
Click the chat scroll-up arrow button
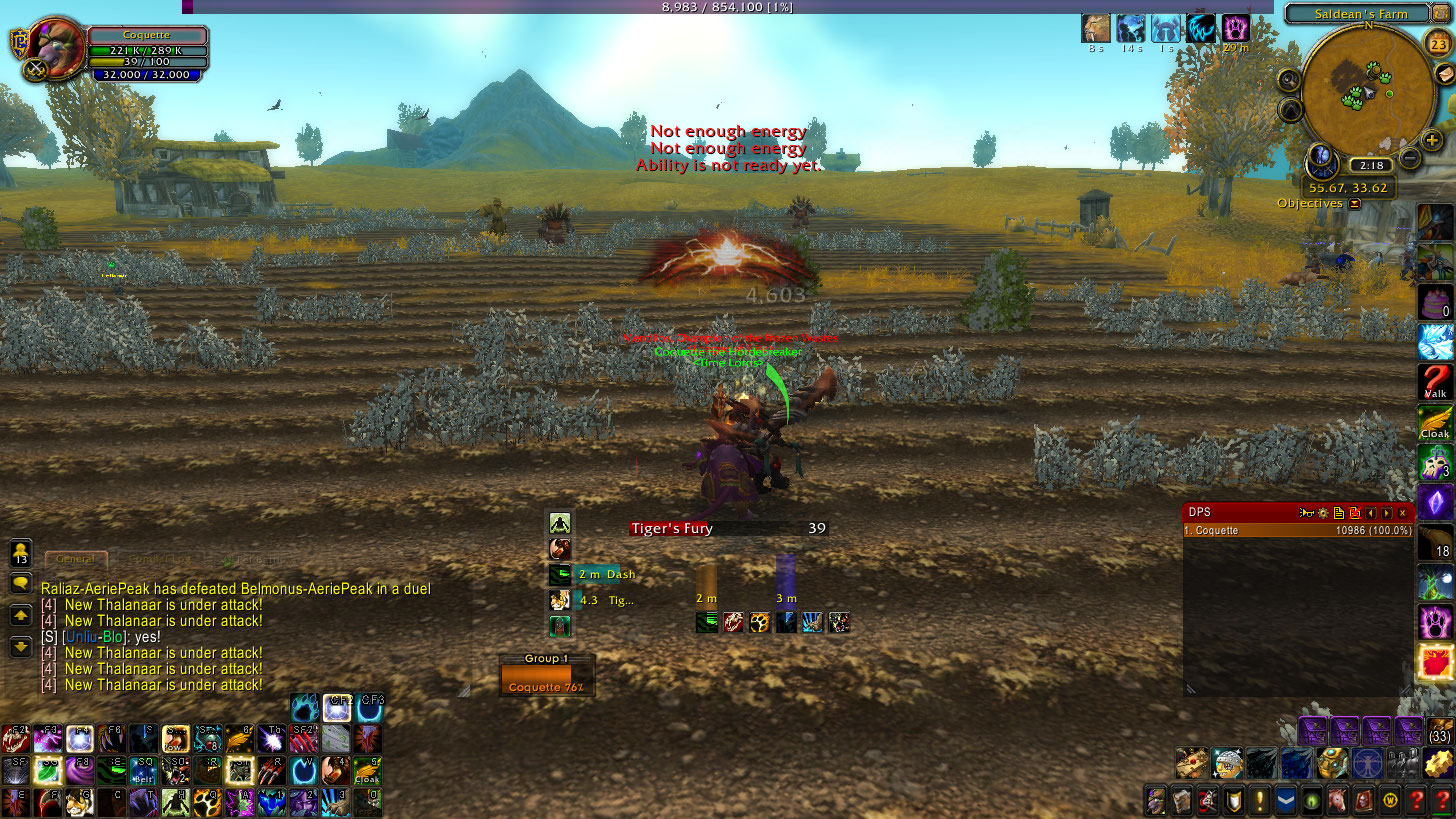coord(20,615)
